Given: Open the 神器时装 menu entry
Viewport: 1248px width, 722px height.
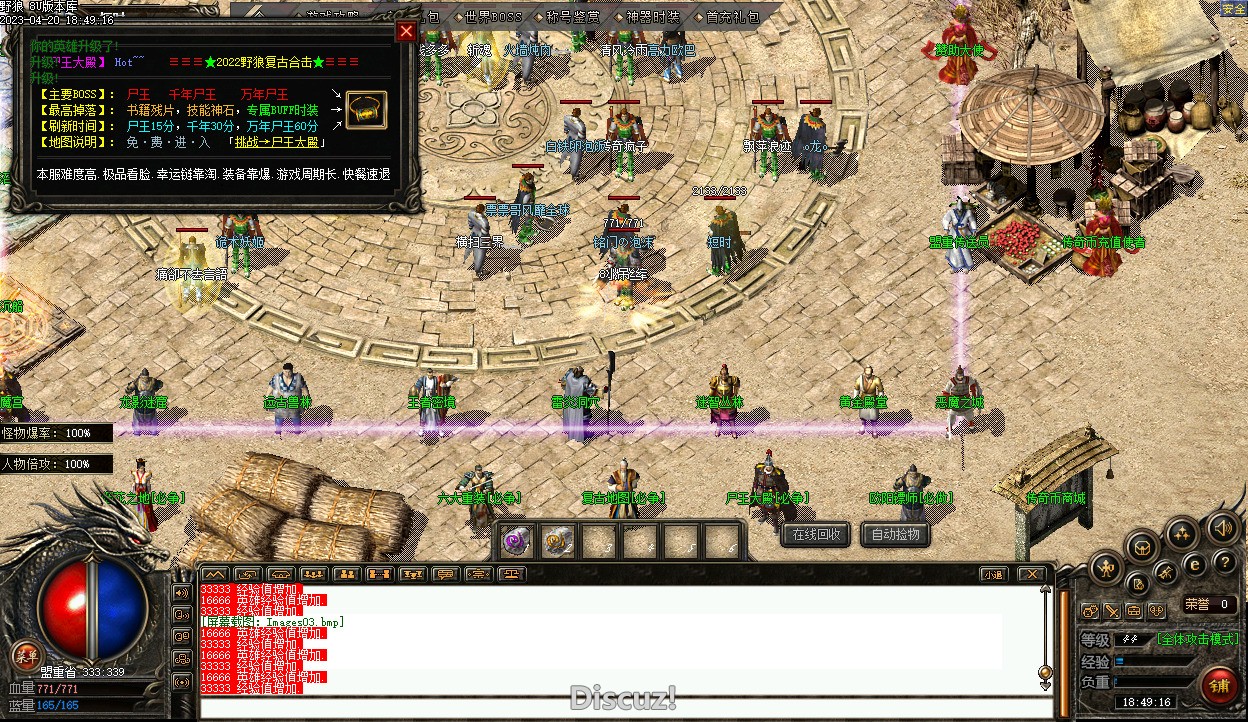Looking at the screenshot, I should [653, 17].
